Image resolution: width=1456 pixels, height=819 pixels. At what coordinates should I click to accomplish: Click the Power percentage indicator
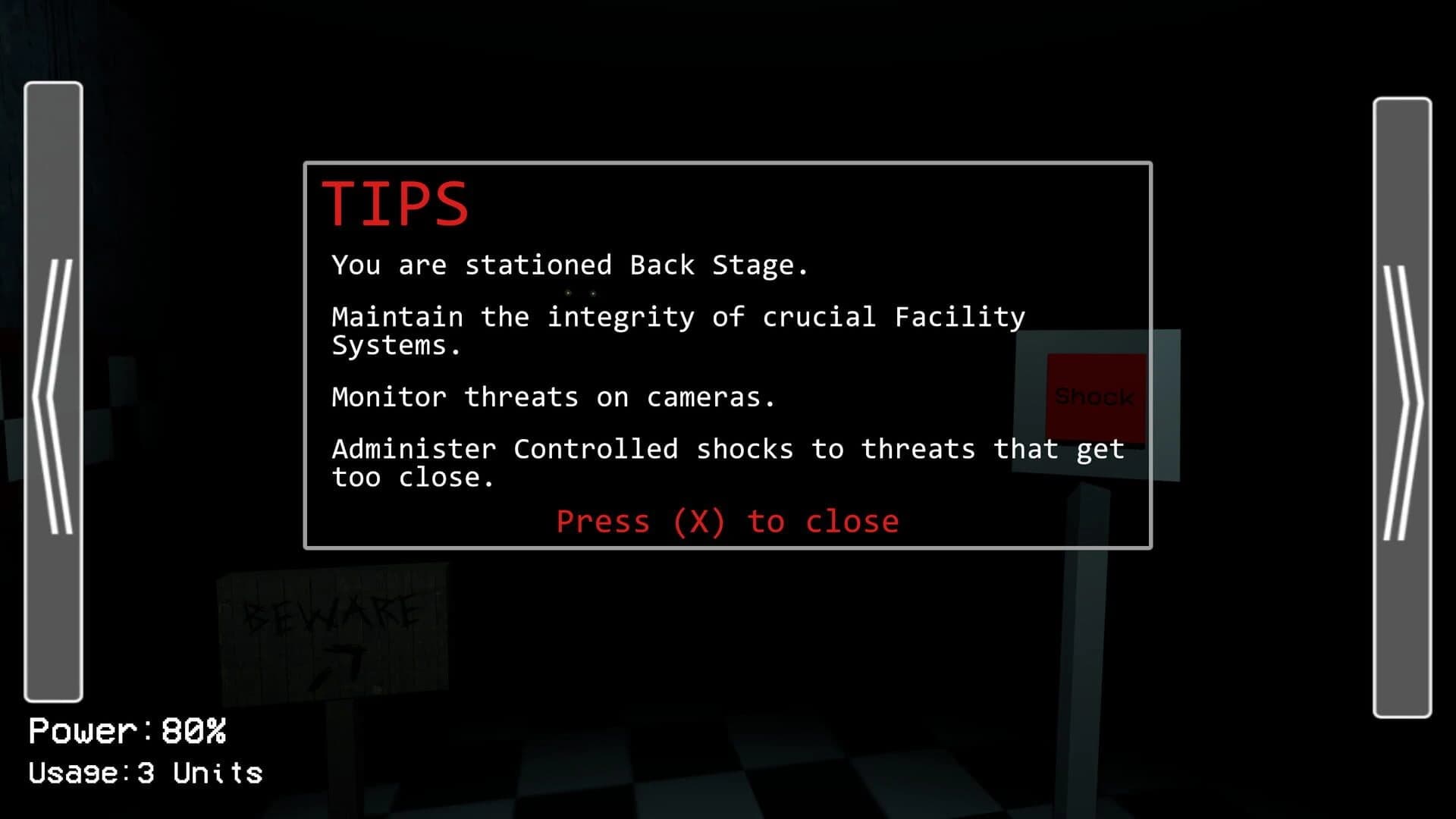pos(129,730)
